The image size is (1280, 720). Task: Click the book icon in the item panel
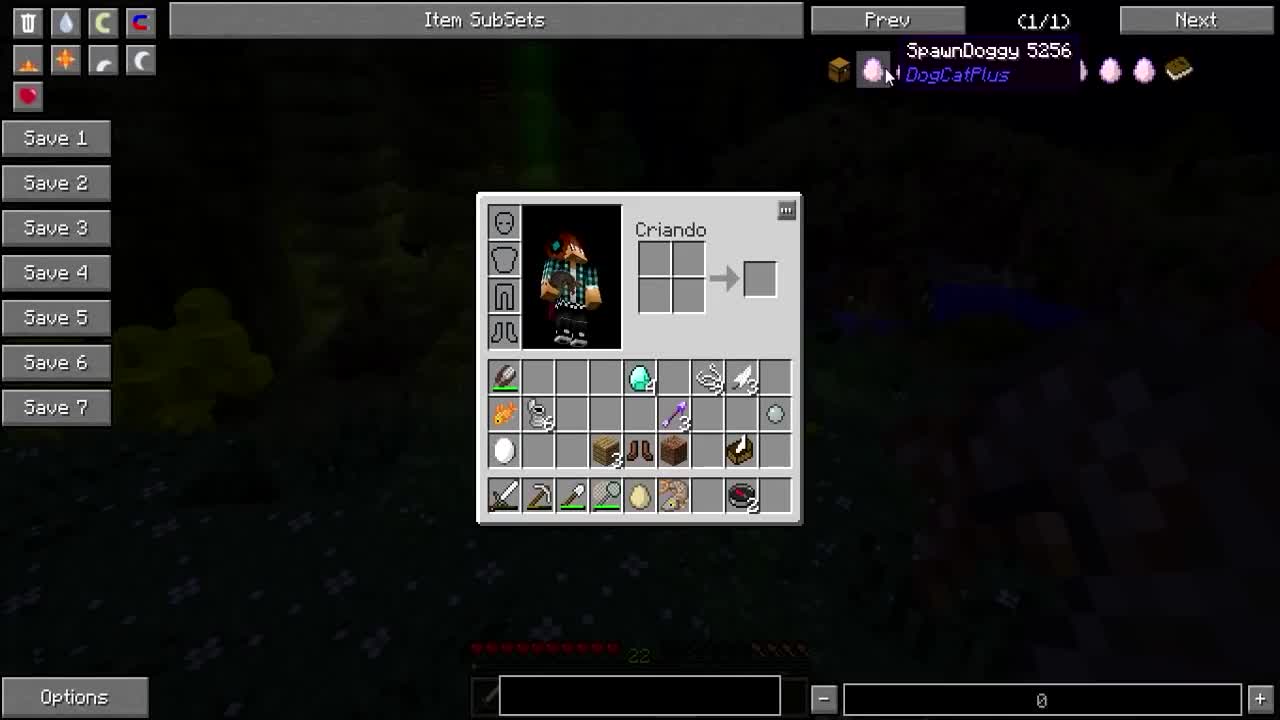coord(1178,69)
